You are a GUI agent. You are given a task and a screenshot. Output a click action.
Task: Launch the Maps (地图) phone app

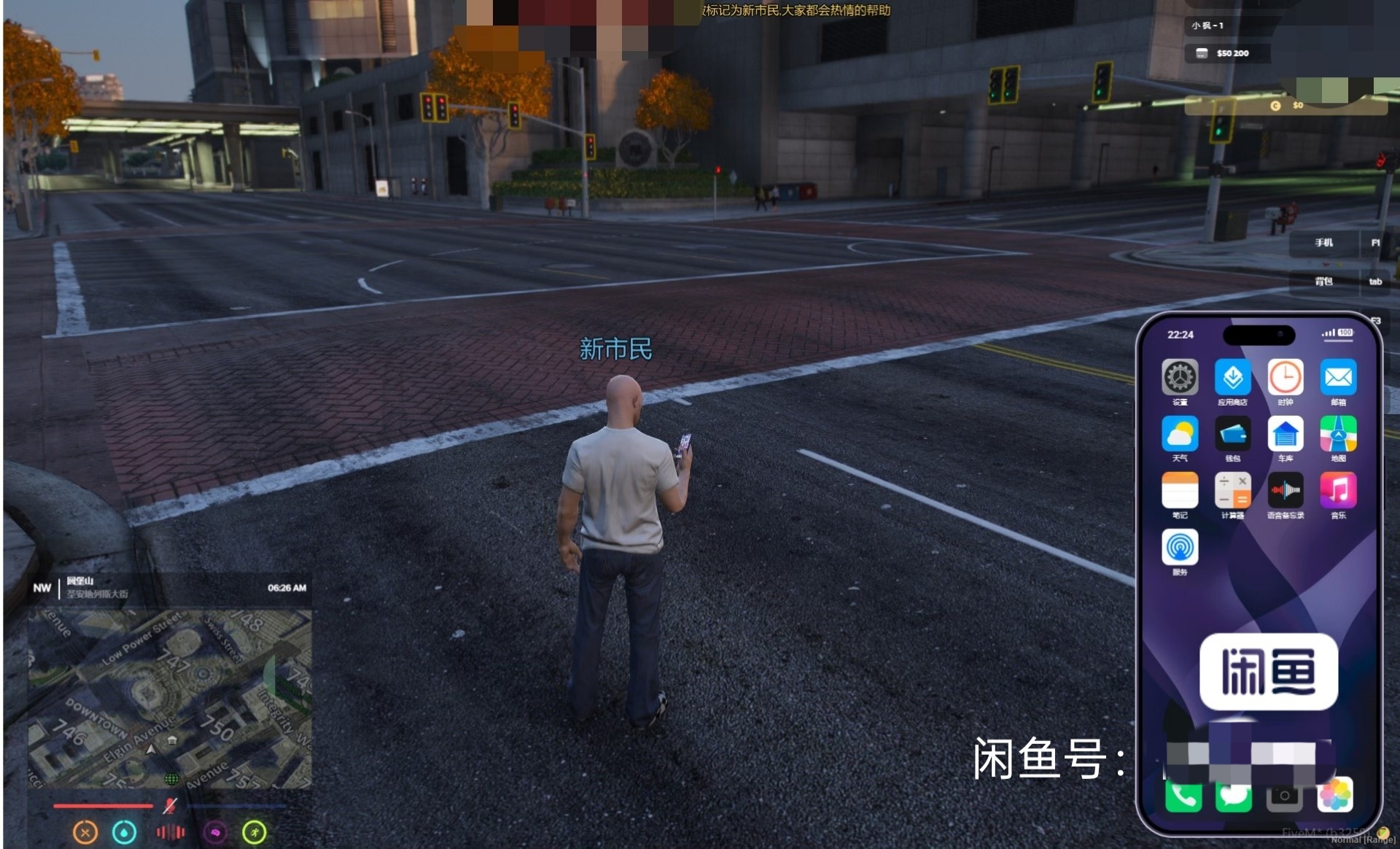pos(1338,435)
